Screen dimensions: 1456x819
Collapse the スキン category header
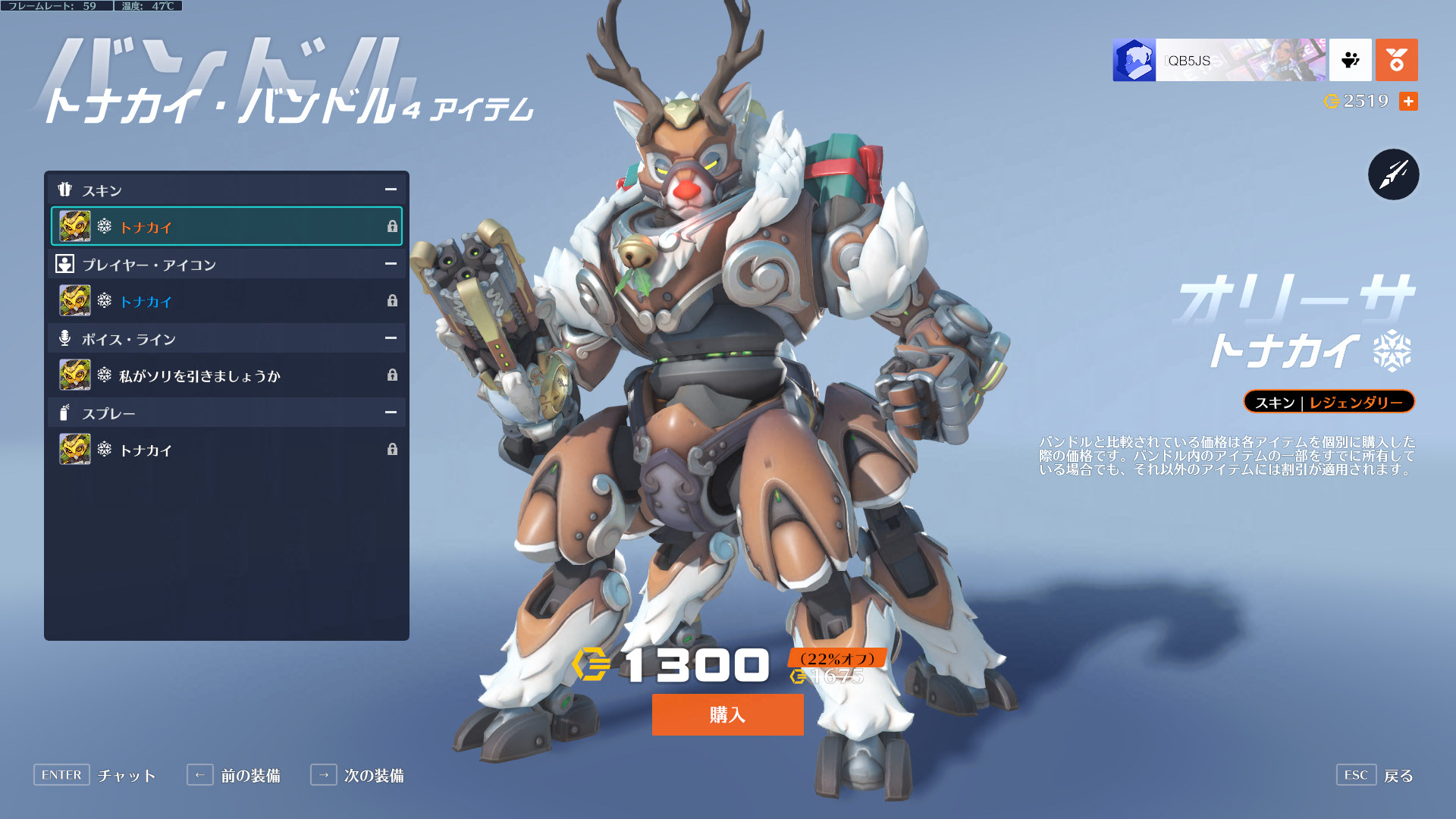391,190
